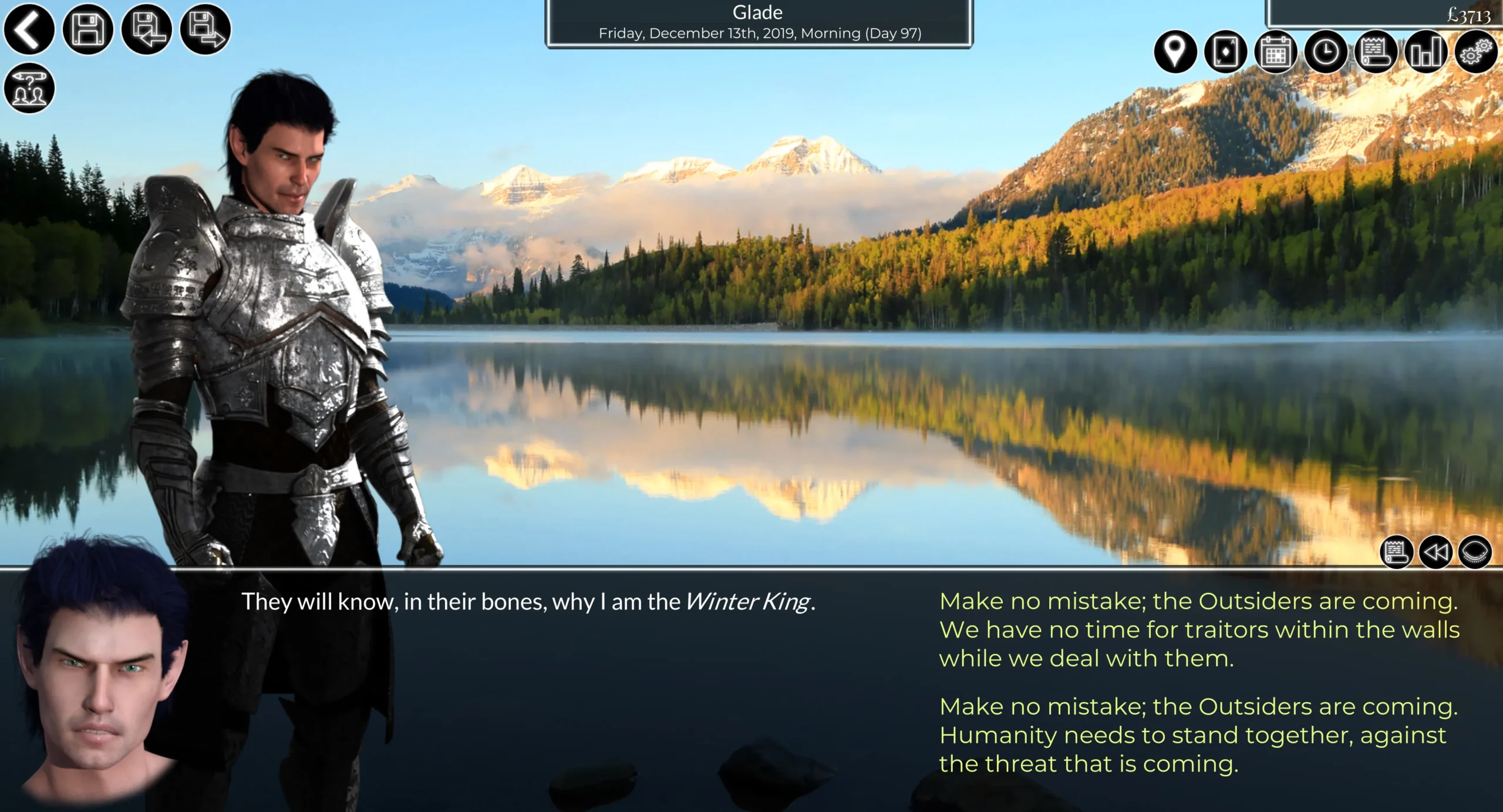Open the pencil and people question icon
Image resolution: width=1503 pixels, height=812 pixels.
click(x=29, y=88)
